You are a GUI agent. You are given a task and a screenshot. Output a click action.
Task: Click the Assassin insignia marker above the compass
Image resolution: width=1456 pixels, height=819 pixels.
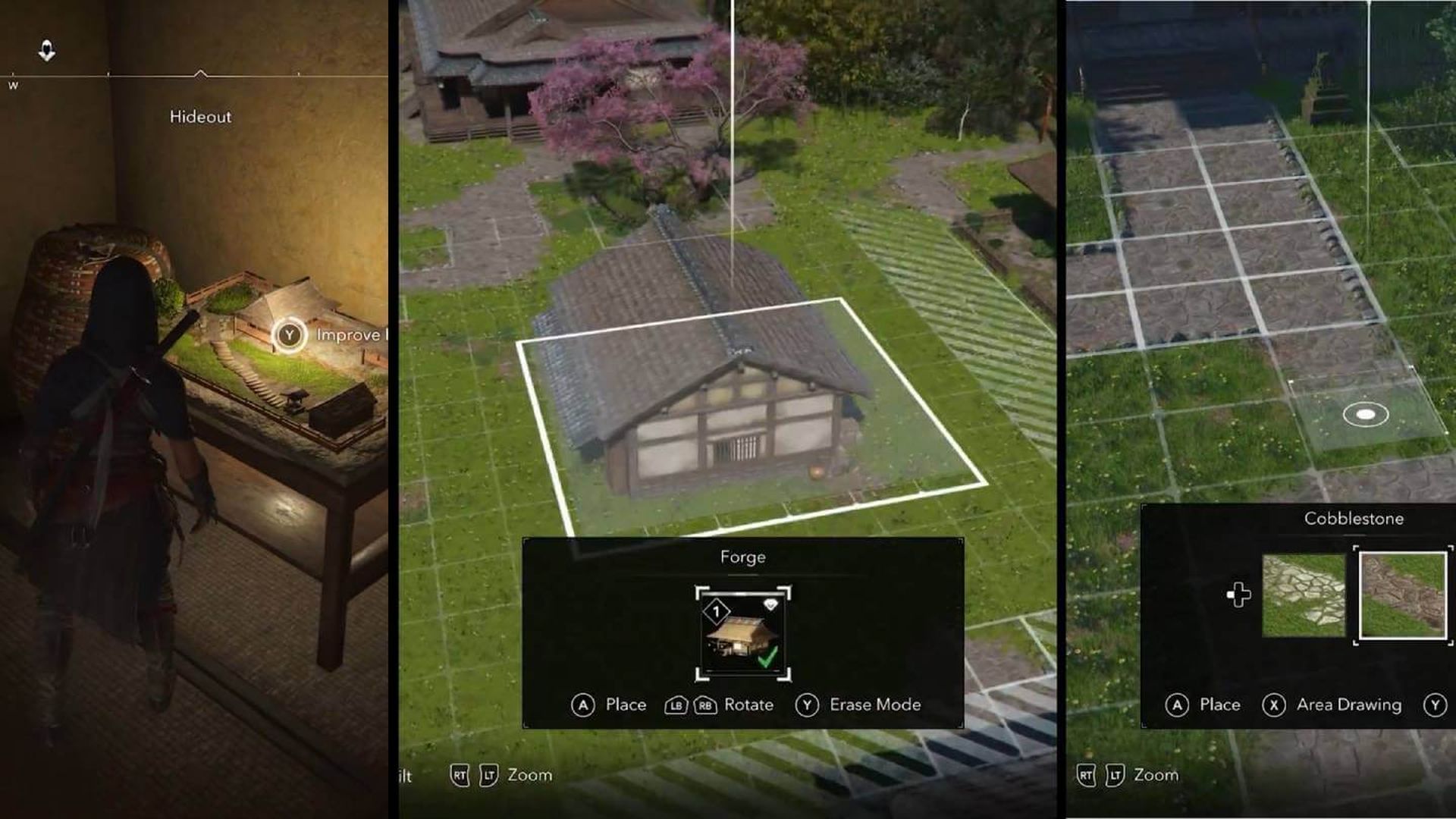45,50
